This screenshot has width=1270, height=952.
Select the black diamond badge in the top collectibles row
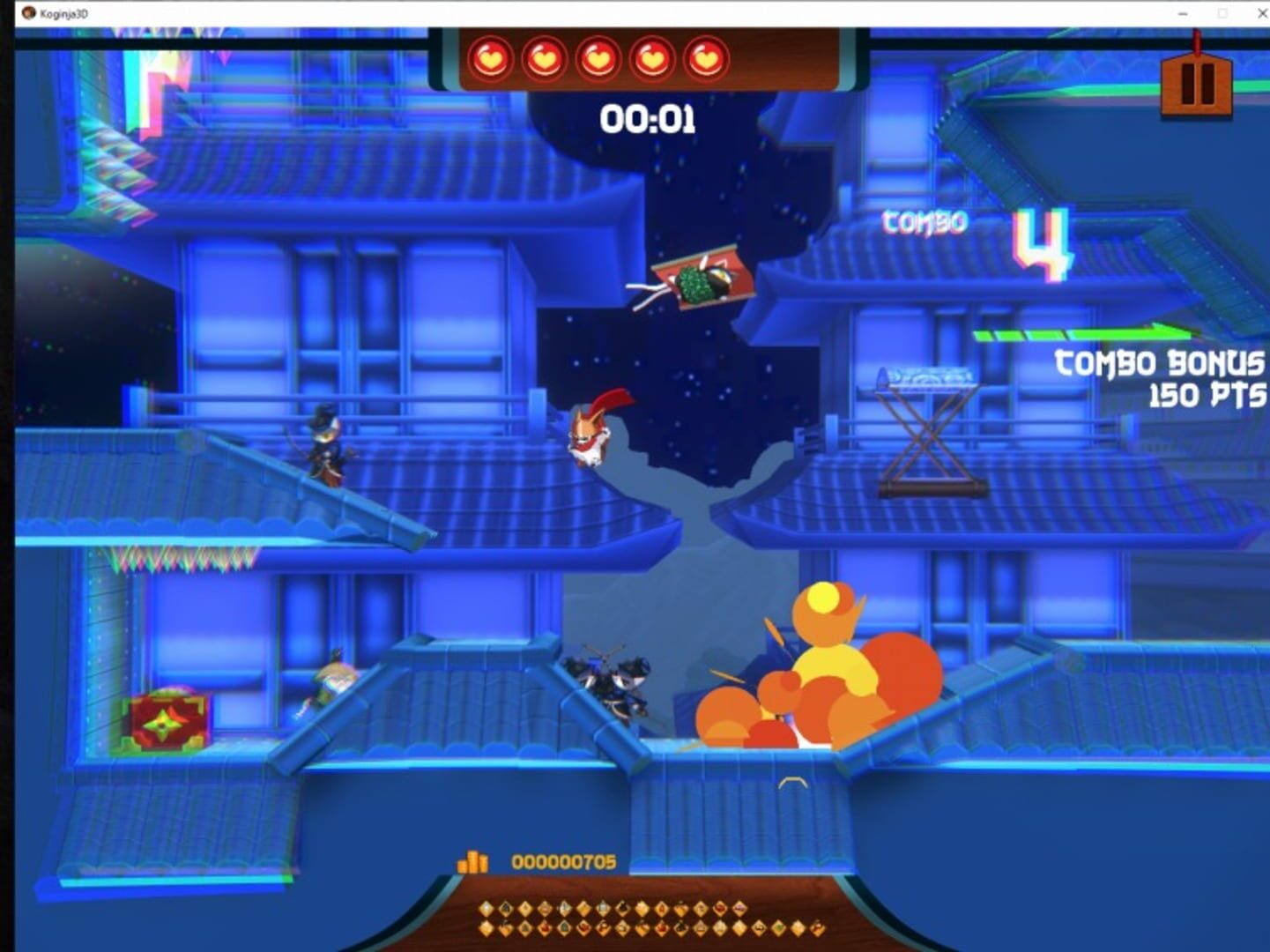point(622,907)
